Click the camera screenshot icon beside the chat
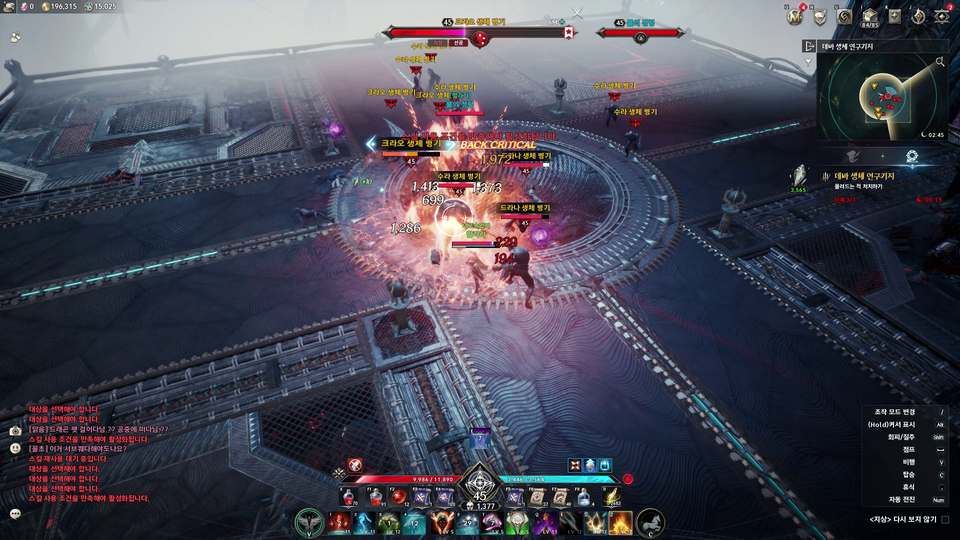The image size is (960, 540). [15, 430]
